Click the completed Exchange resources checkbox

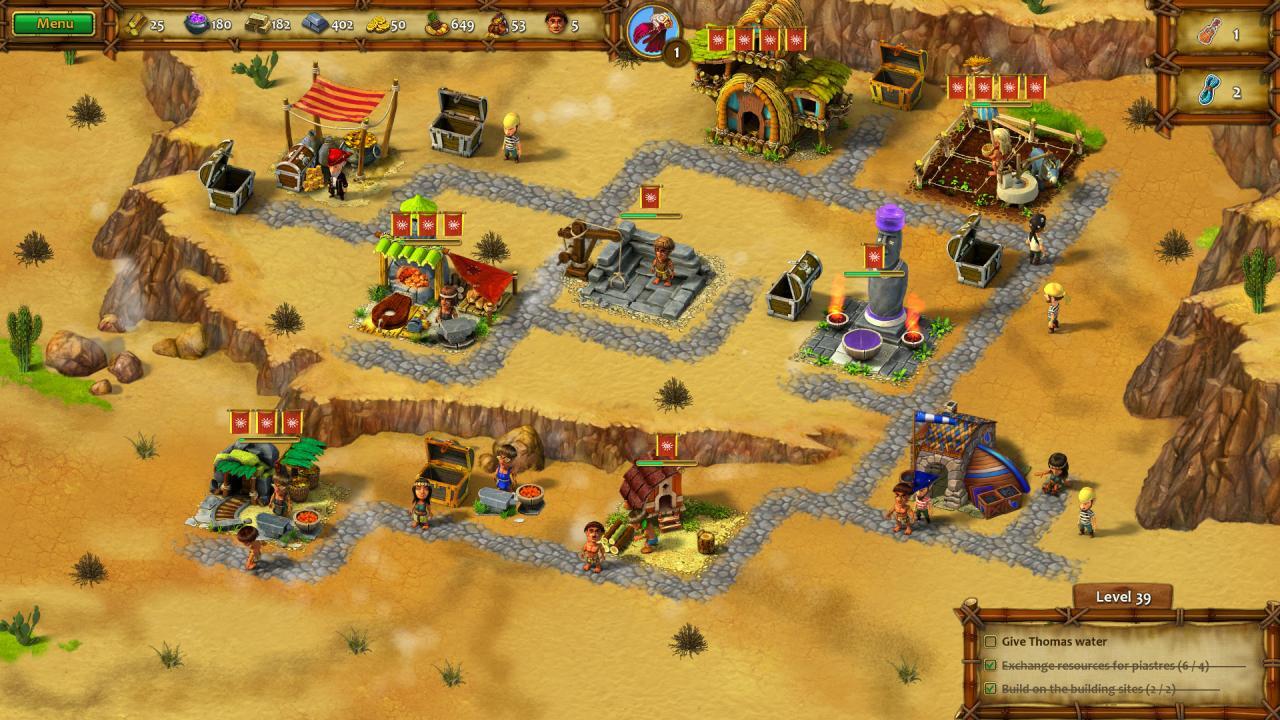989,664
